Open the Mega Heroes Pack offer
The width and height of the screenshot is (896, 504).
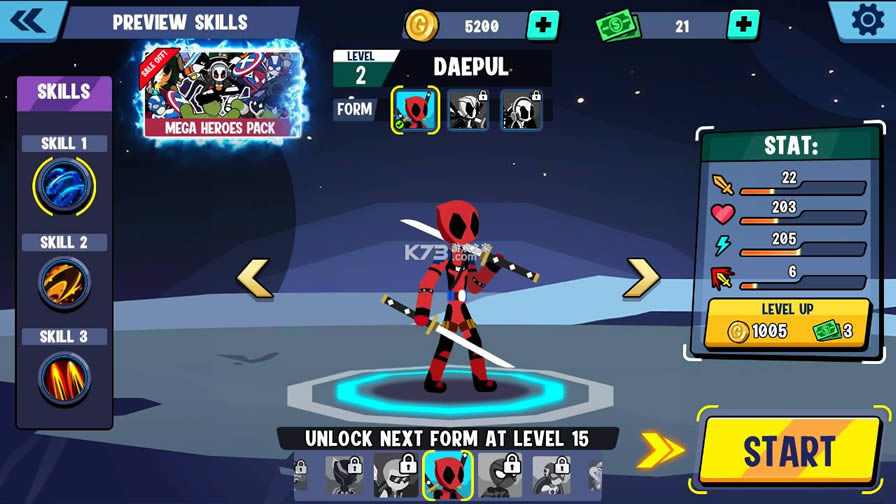click(x=221, y=93)
